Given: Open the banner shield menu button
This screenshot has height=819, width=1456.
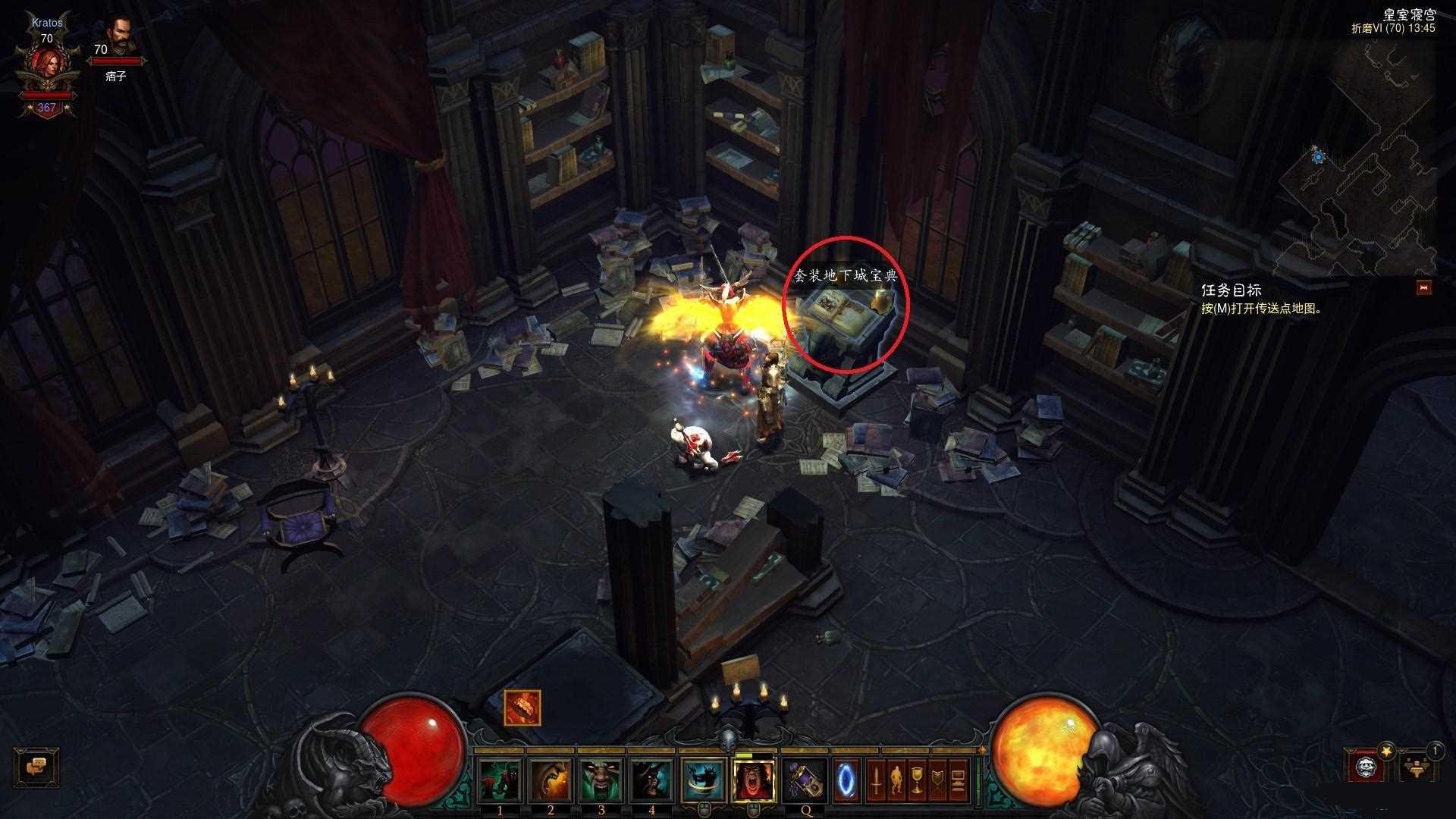Looking at the screenshot, I should pyautogui.click(x=937, y=780).
